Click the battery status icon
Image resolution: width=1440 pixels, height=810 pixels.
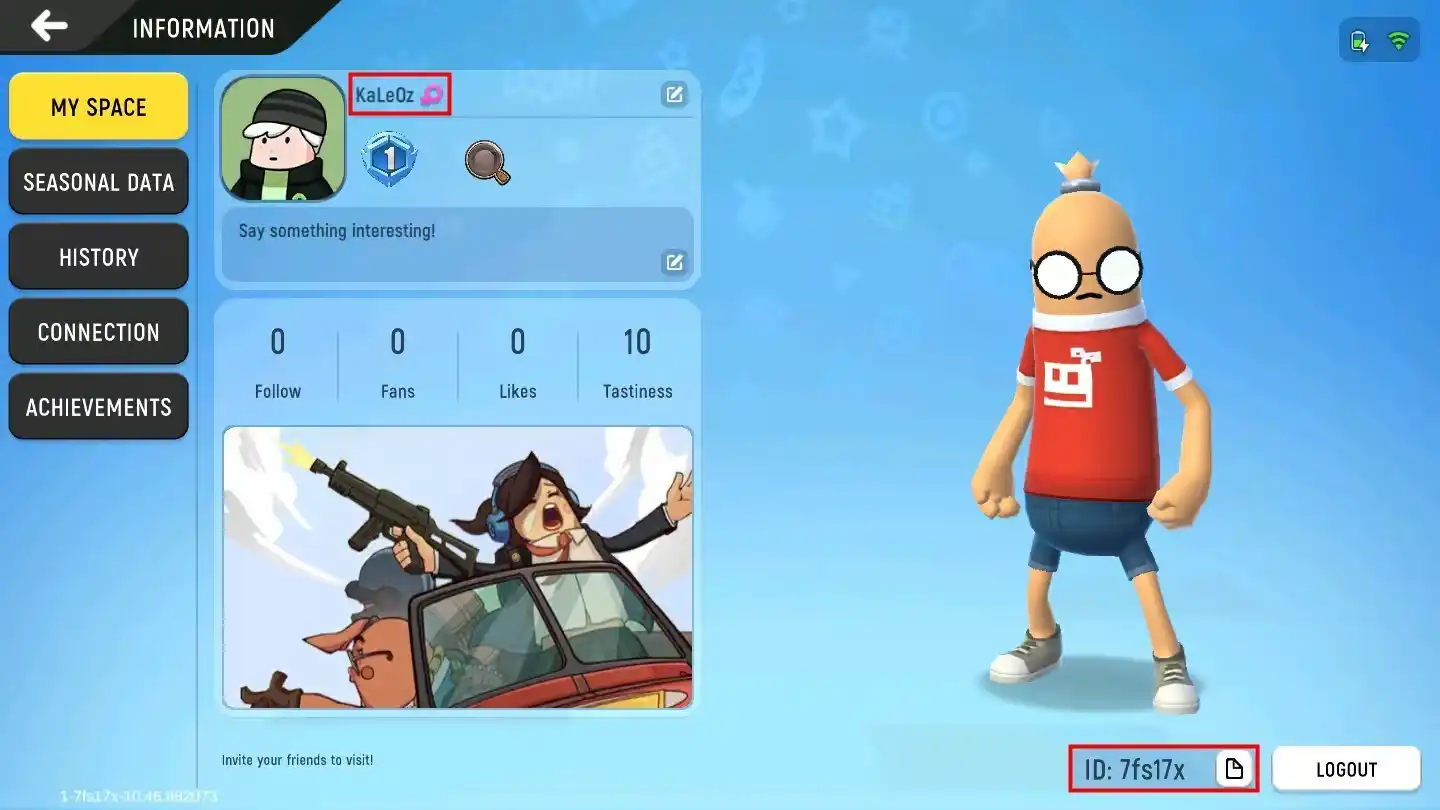pos(1360,40)
